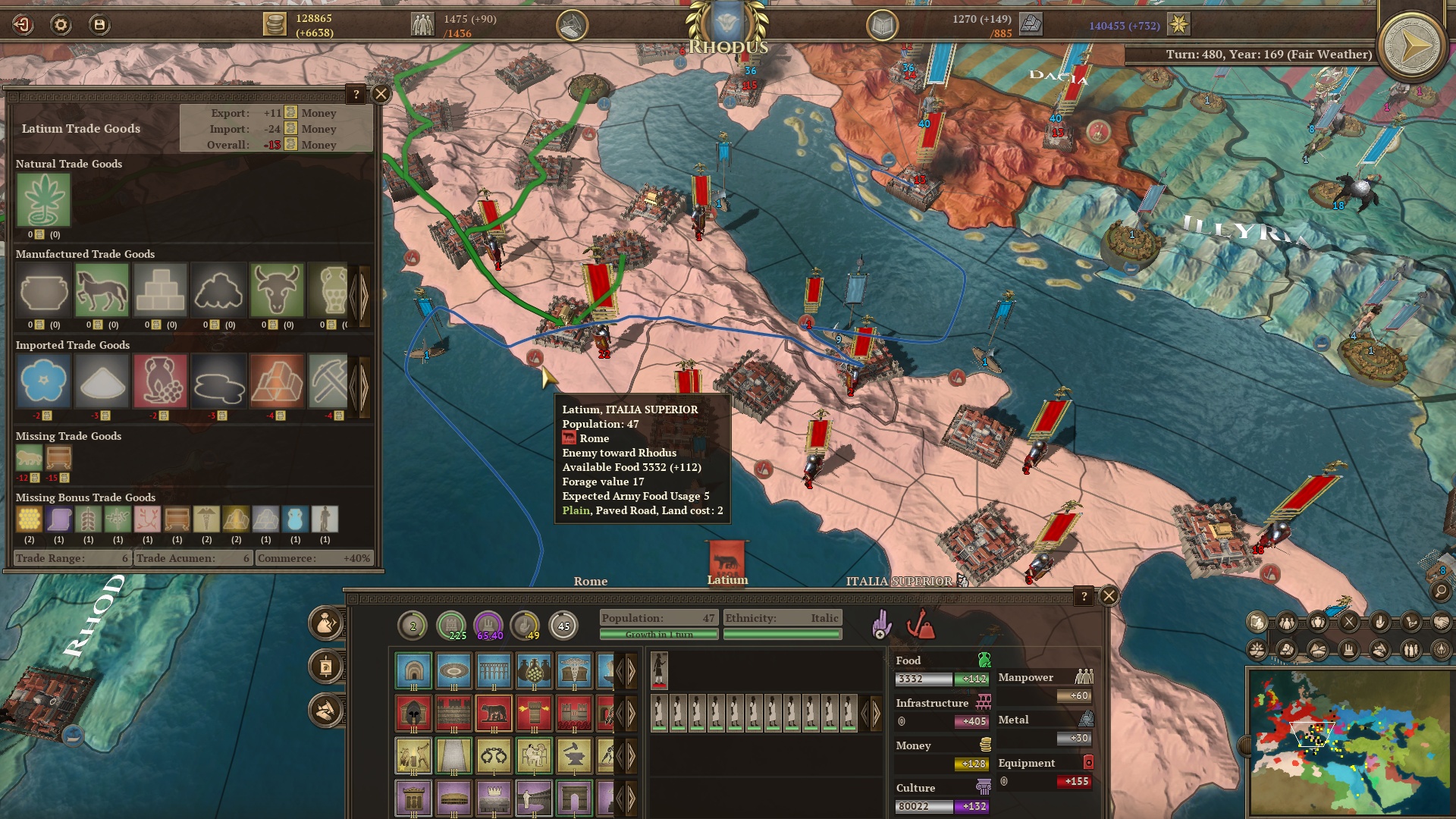The image size is (1456, 819).
Task: Click the handshake-and-scroll icon beside region panel
Action: click(325, 711)
